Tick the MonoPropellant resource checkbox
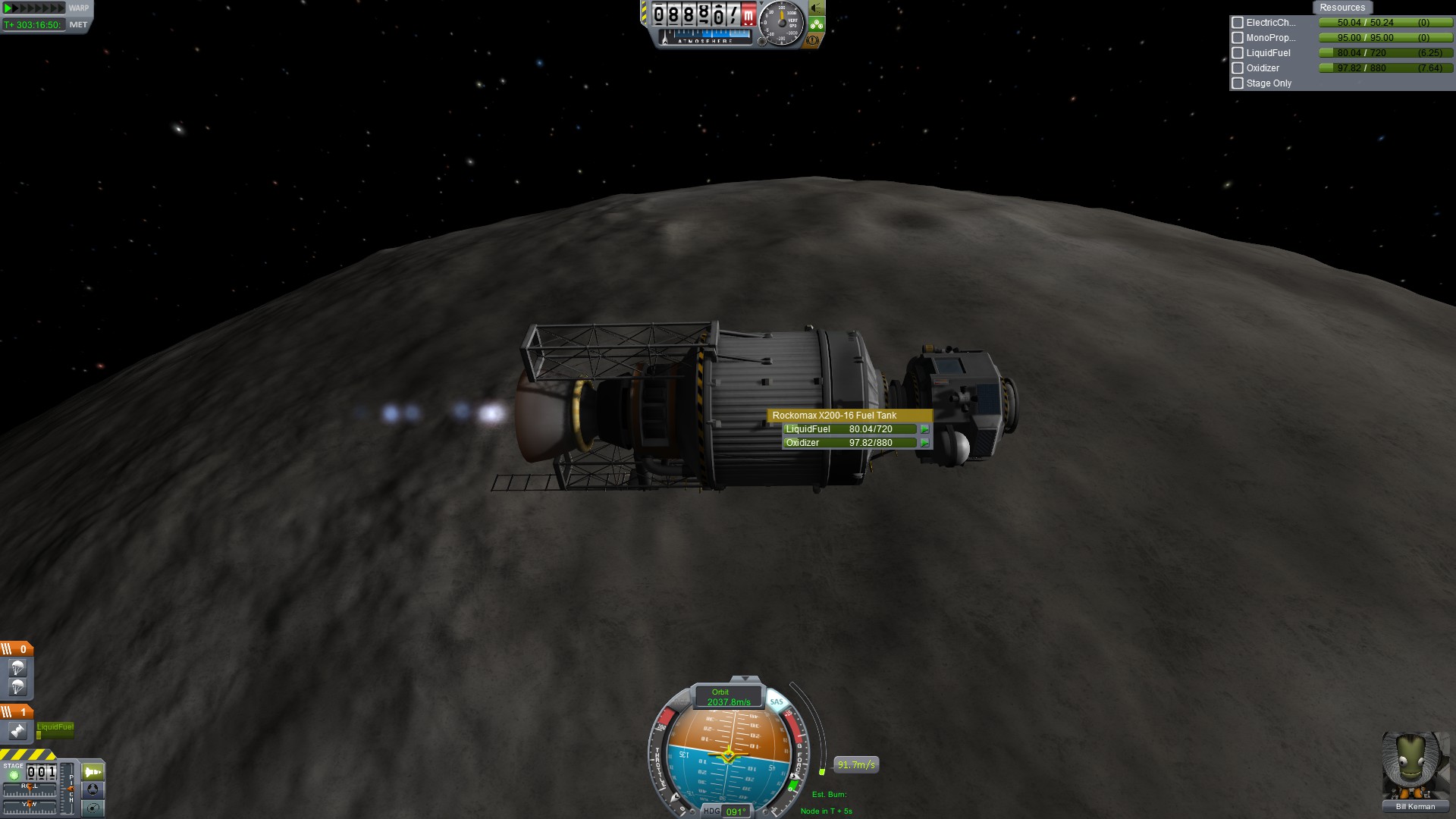The width and height of the screenshot is (1456, 819). coord(1238,38)
